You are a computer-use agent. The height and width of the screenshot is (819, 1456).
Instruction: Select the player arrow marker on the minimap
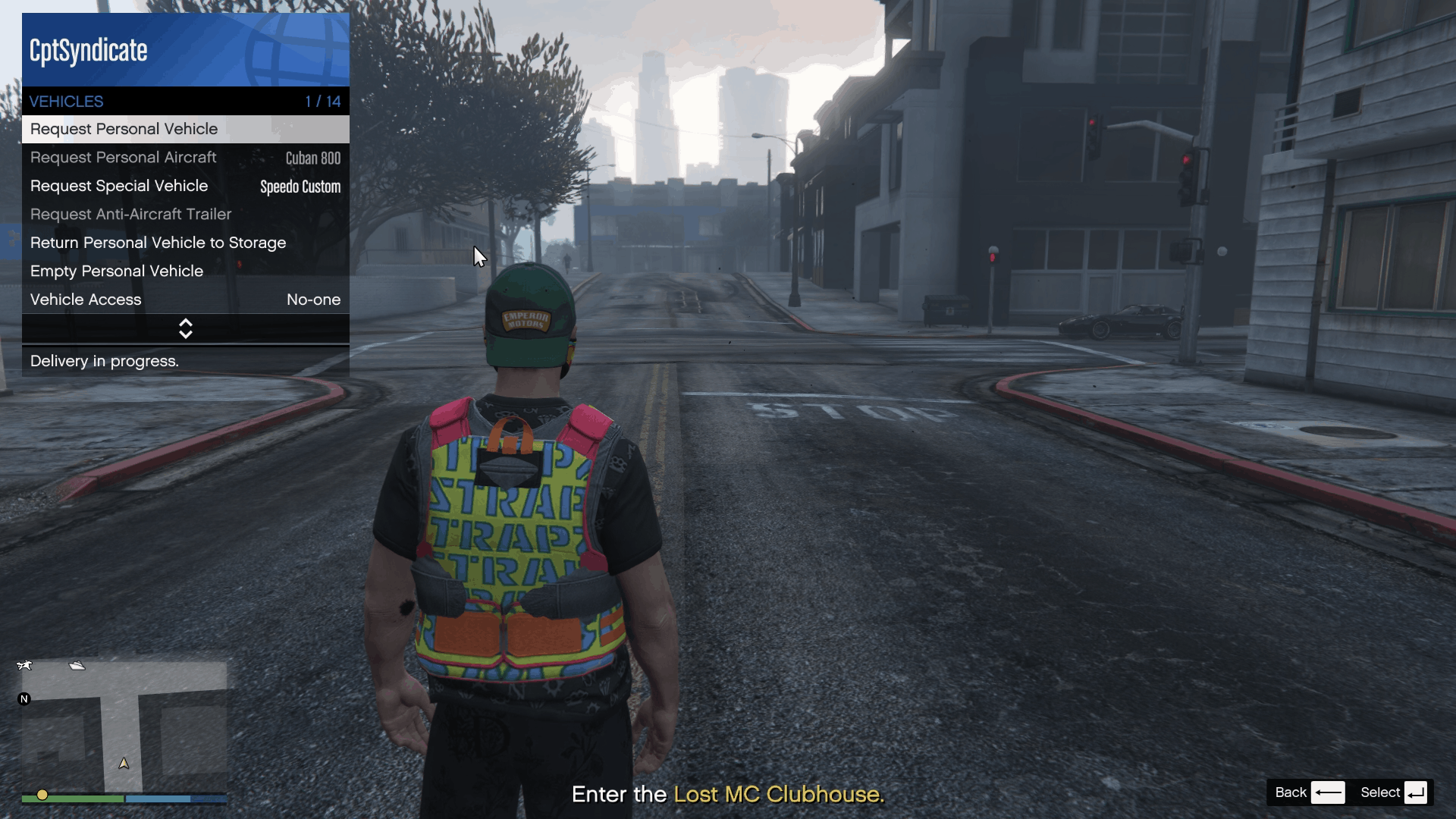click(124, 764)
